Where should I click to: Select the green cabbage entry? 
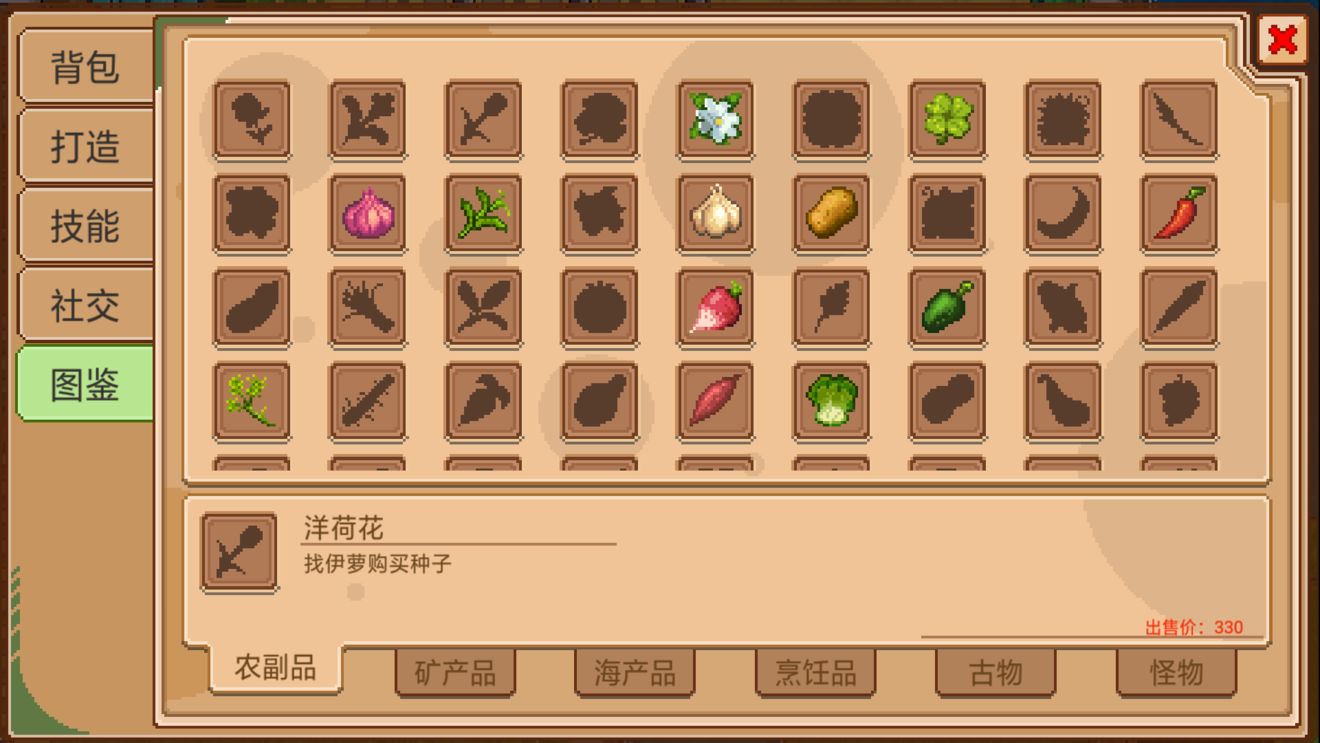coord(829,399)
